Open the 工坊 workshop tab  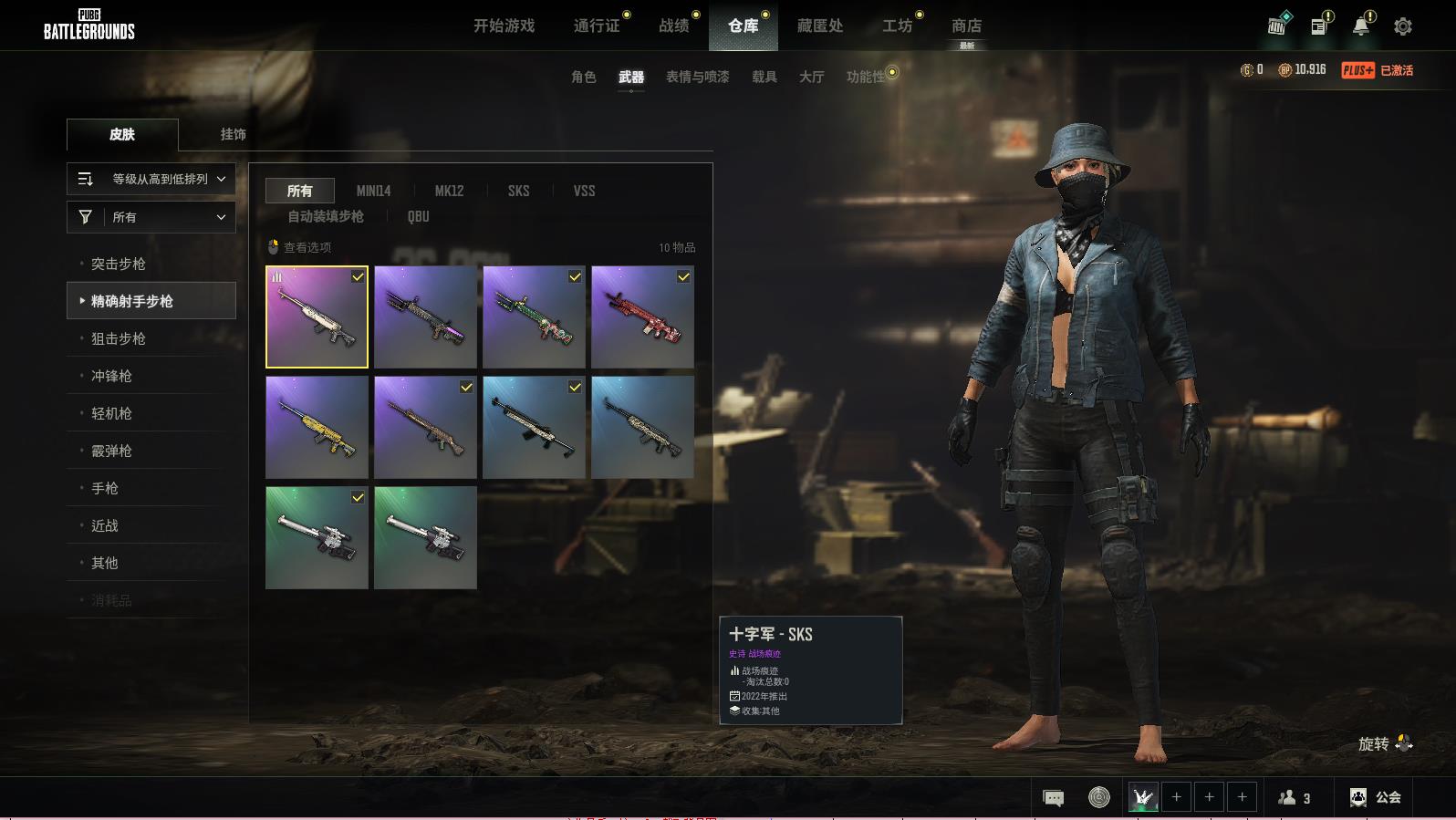pos(897,26)
